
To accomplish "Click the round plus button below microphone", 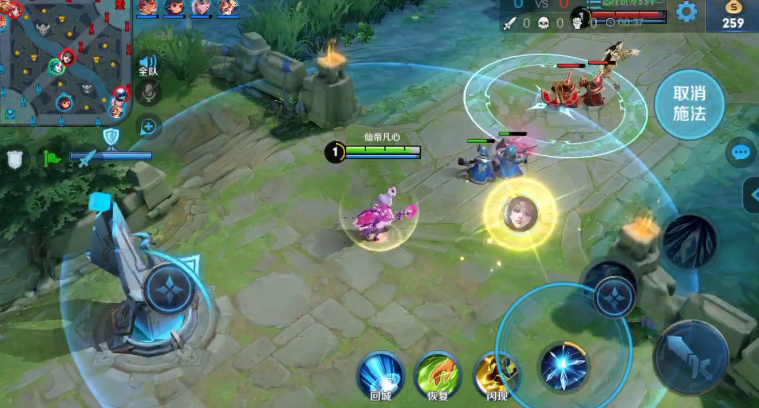I will 148,126.
